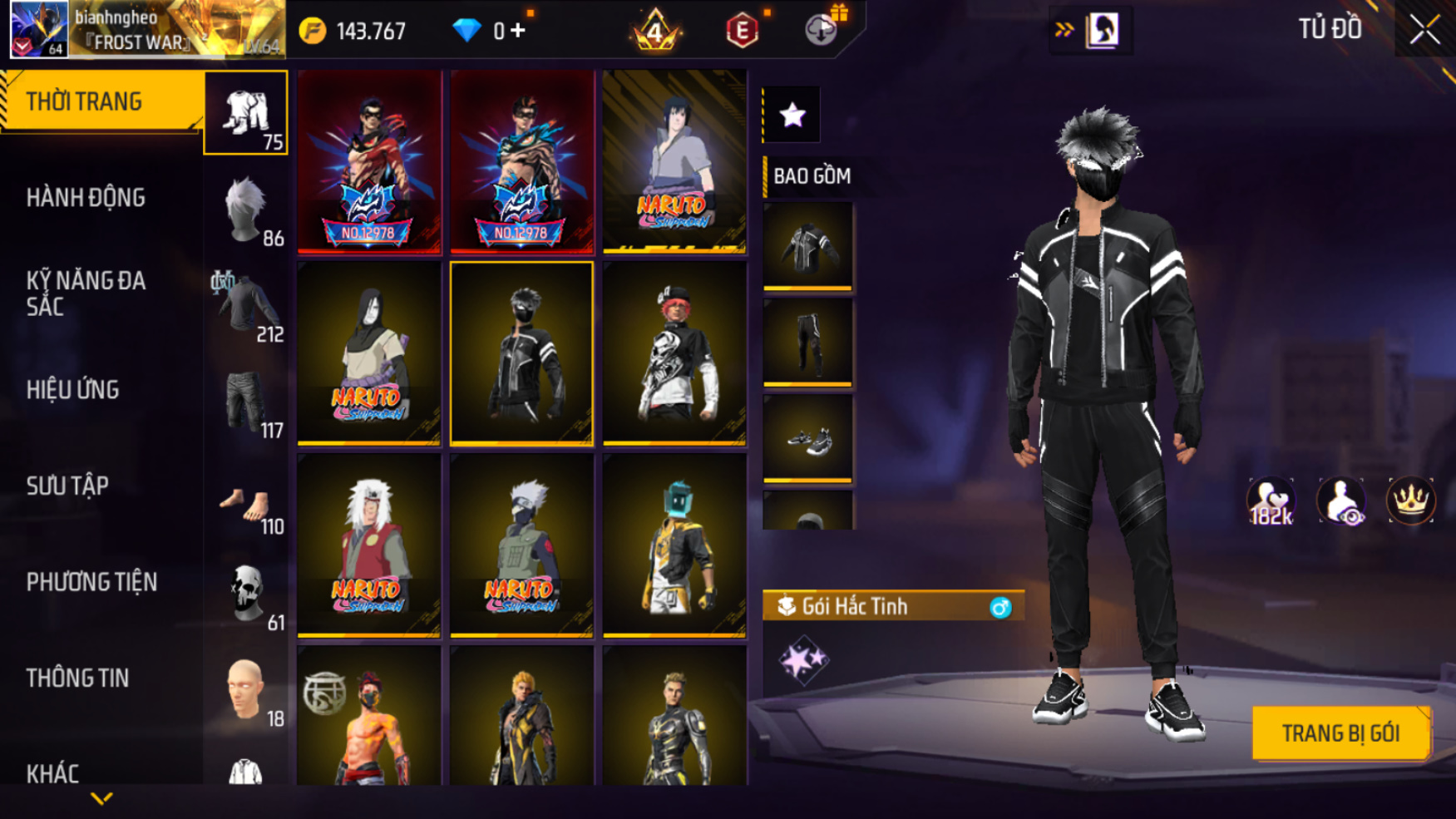
Task: Open the crown icon beside character
Action: click(1410, 501)
